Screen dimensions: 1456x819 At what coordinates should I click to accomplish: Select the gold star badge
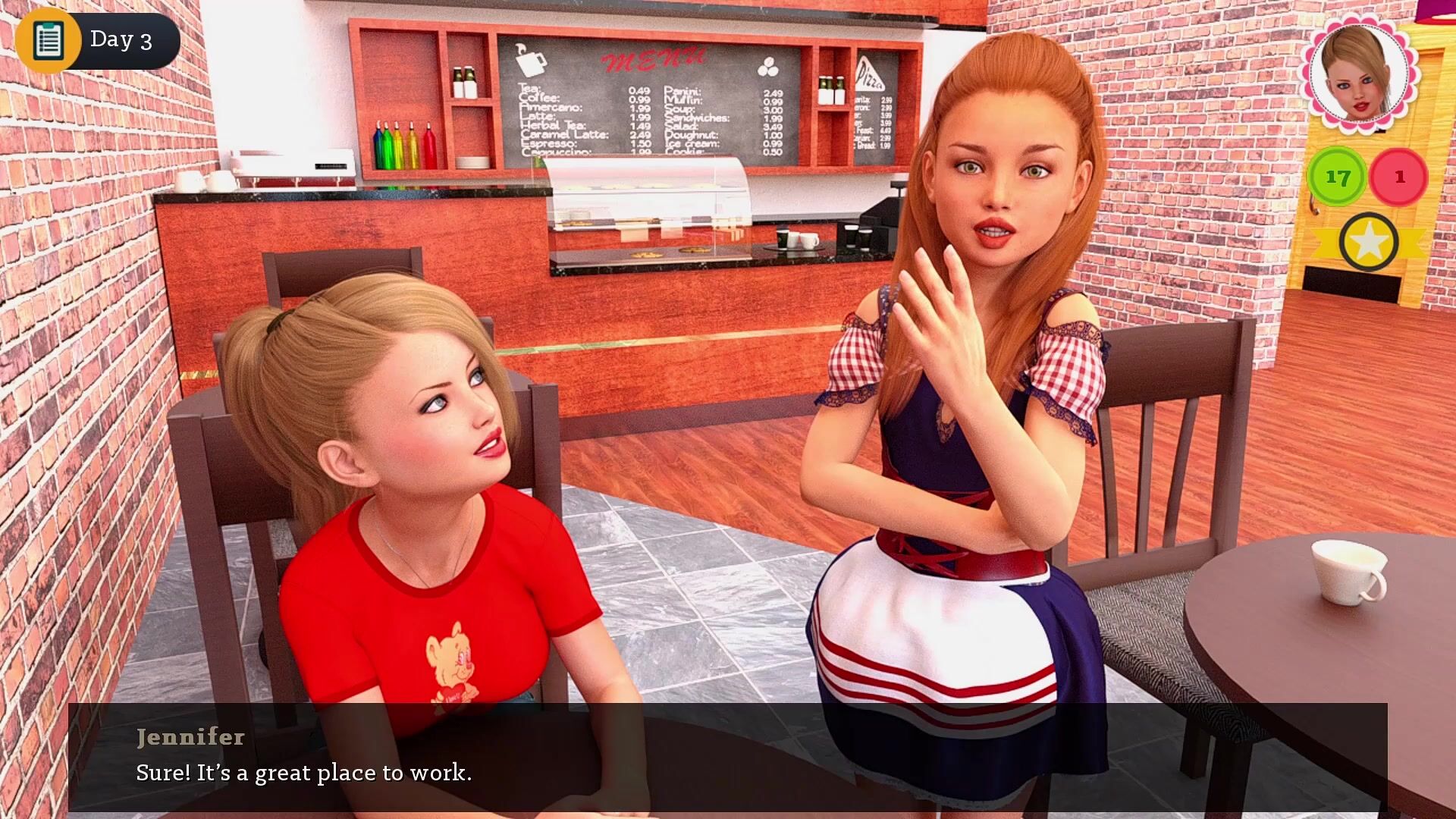[x=1368, y=243]
